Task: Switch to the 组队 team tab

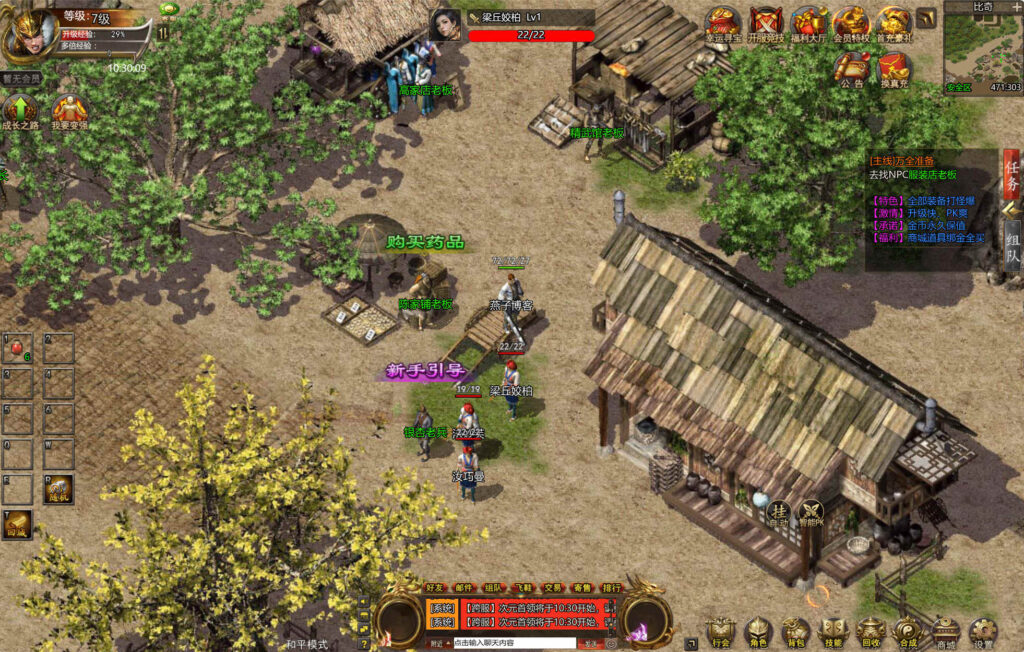Action: click(1012, 248)
